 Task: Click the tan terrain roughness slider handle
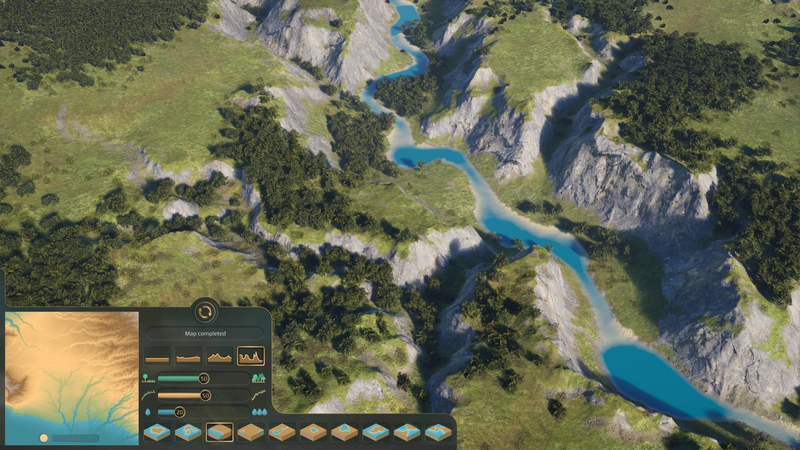206,395
